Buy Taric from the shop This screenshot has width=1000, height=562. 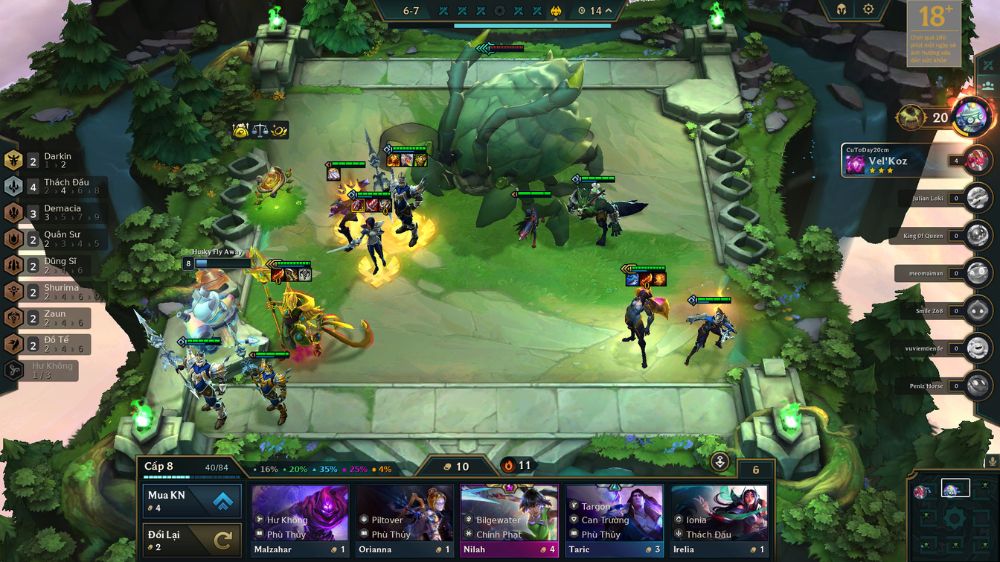coord(614,520)
